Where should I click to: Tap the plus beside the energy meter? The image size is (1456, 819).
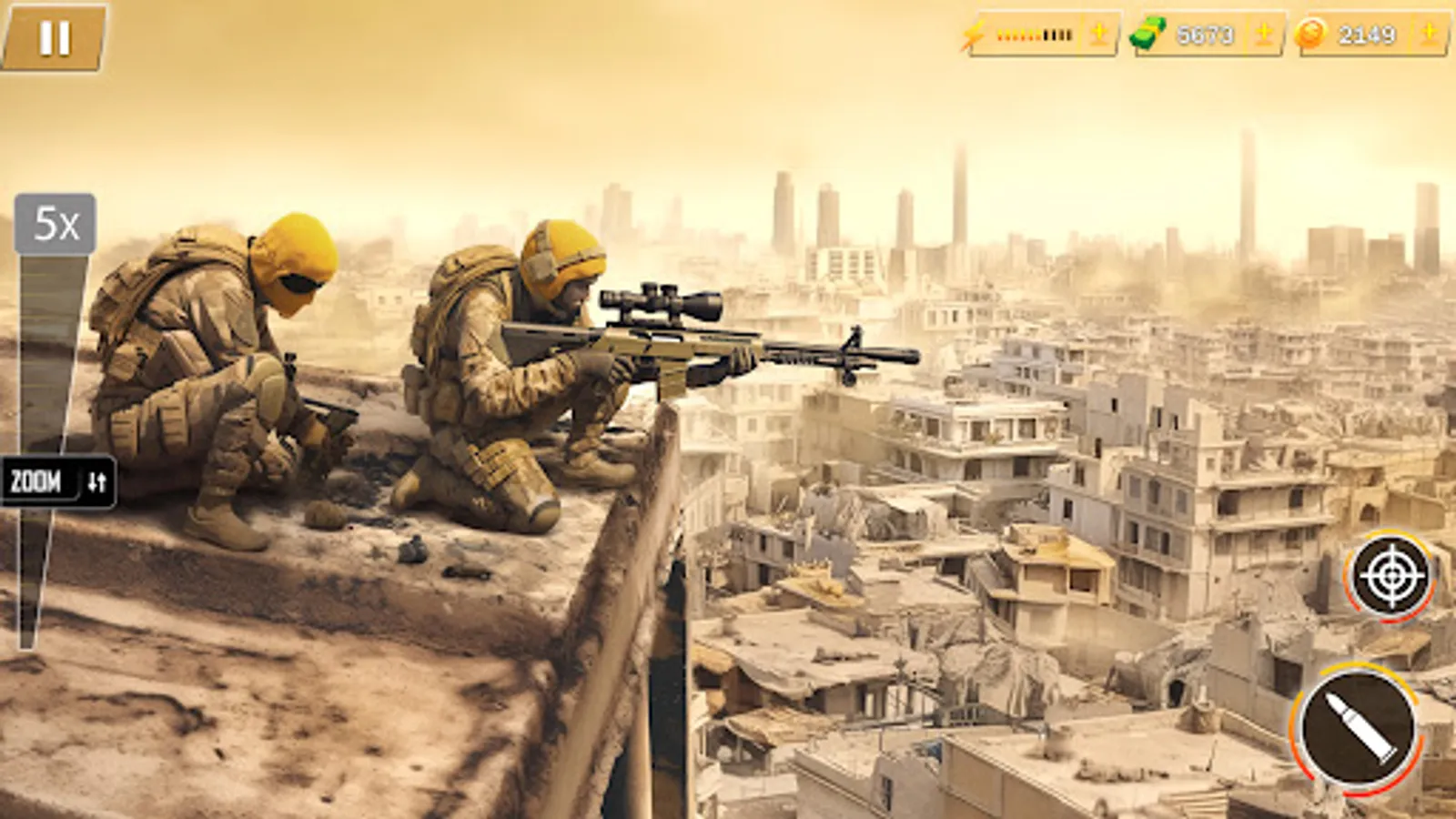click(1097, 36)
